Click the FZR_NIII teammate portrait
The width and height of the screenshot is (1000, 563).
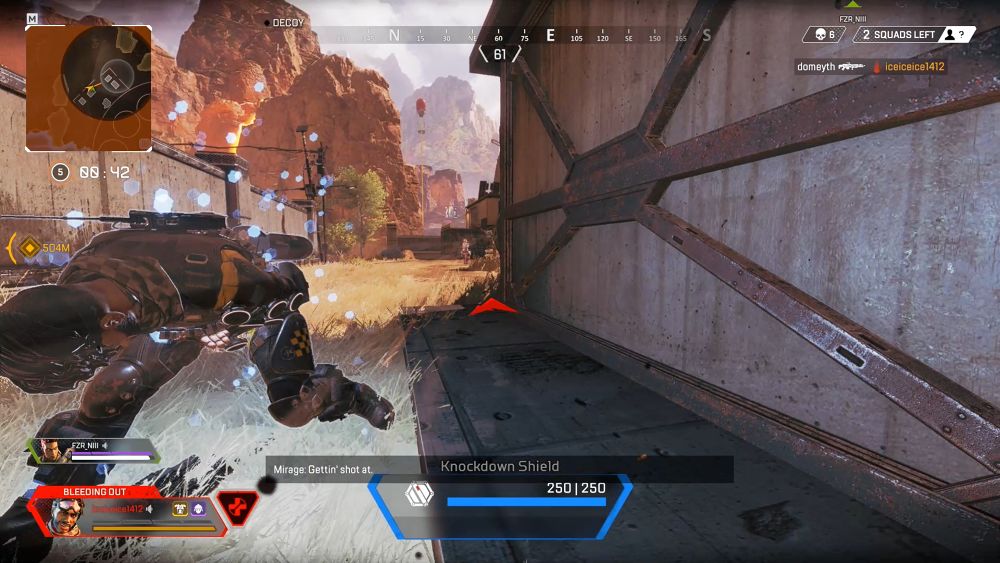click(x=50, y=451)
